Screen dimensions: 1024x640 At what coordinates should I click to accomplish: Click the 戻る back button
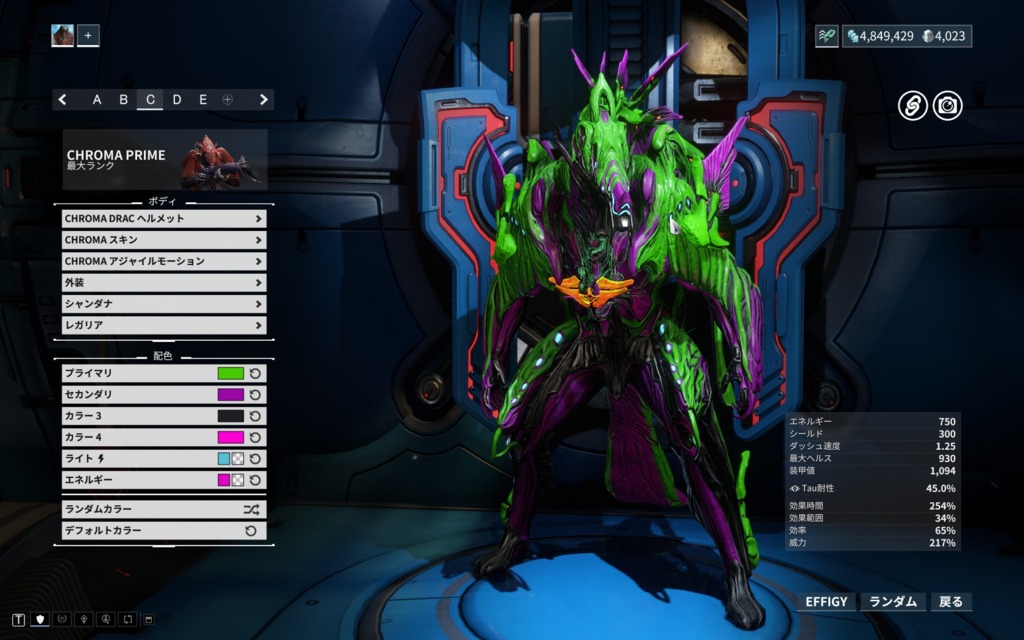click(x=950, y=602)
